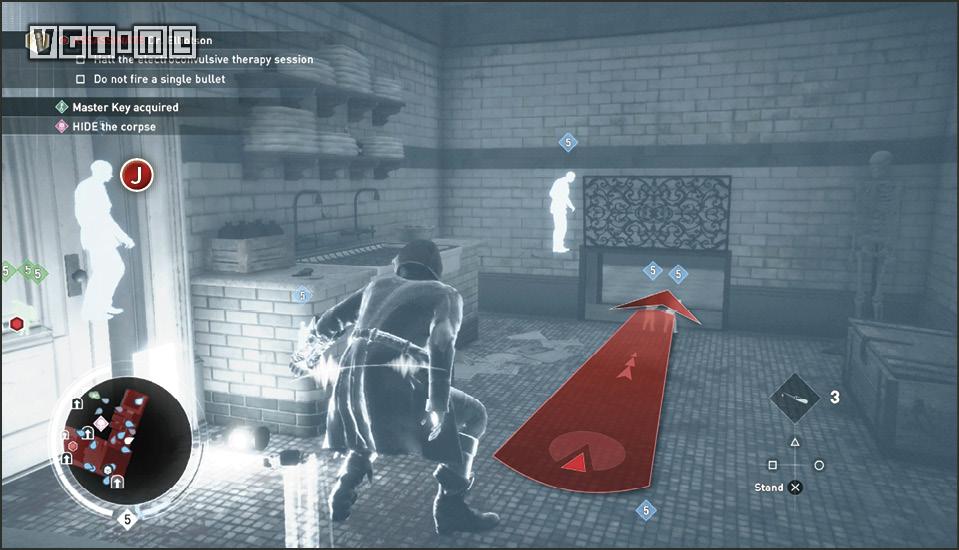Tick the electroconvulsive therapy session objective checkbox
Screen dimensions: 959x550
tap(81, 59)
